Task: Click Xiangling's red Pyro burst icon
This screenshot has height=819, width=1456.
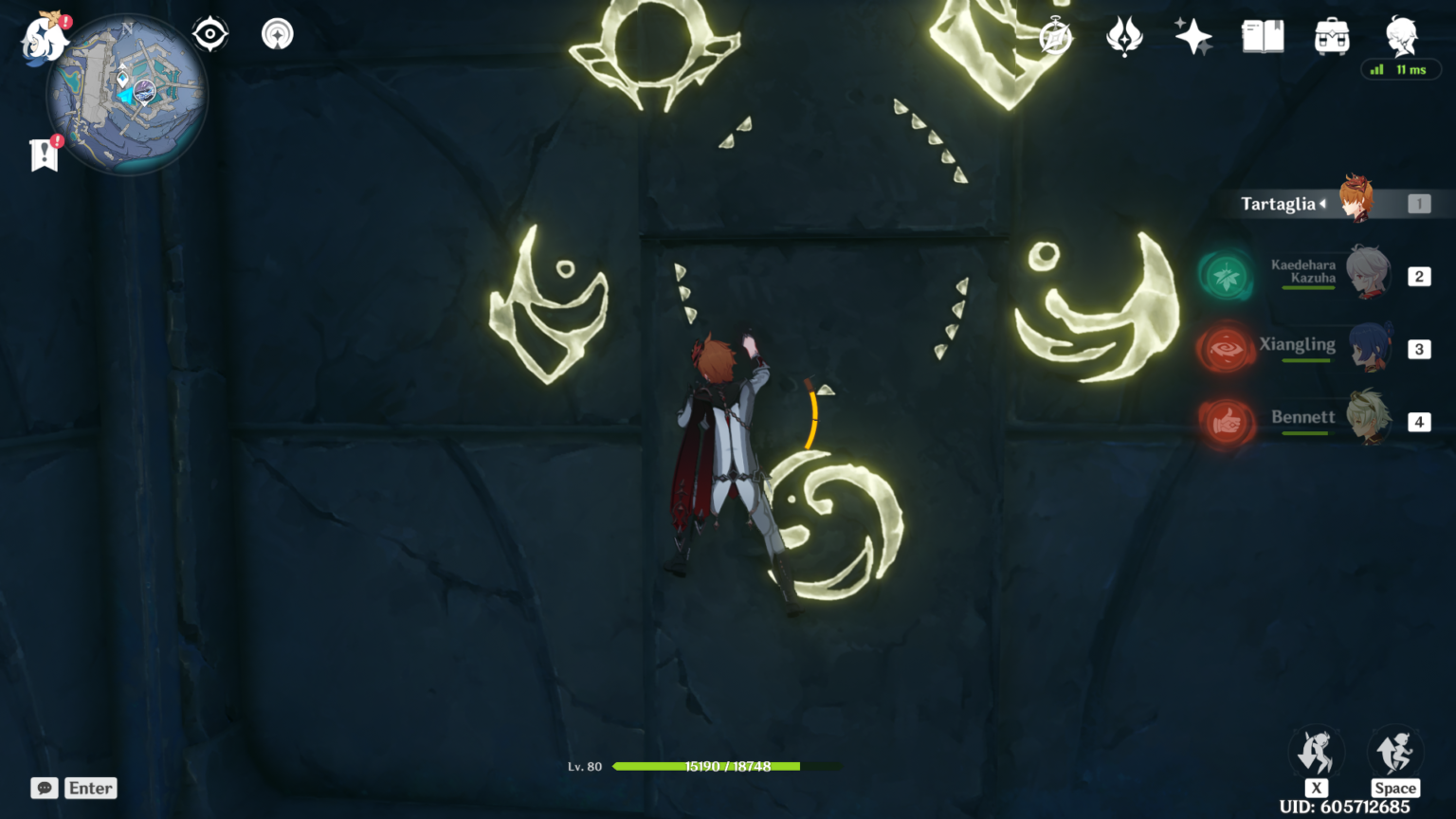Action: [1226, 349]
